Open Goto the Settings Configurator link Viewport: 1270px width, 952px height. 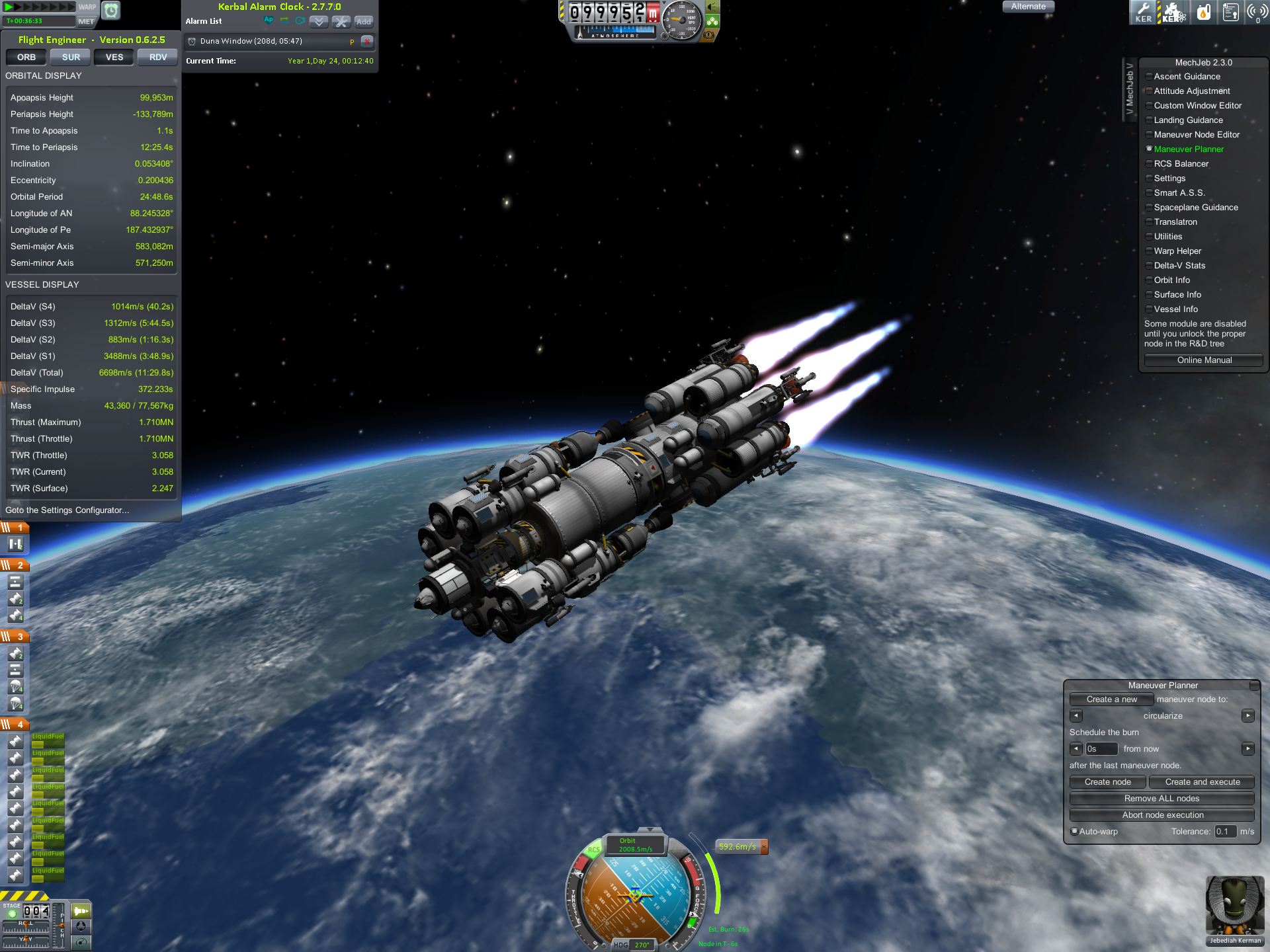[x=67, y=510]
